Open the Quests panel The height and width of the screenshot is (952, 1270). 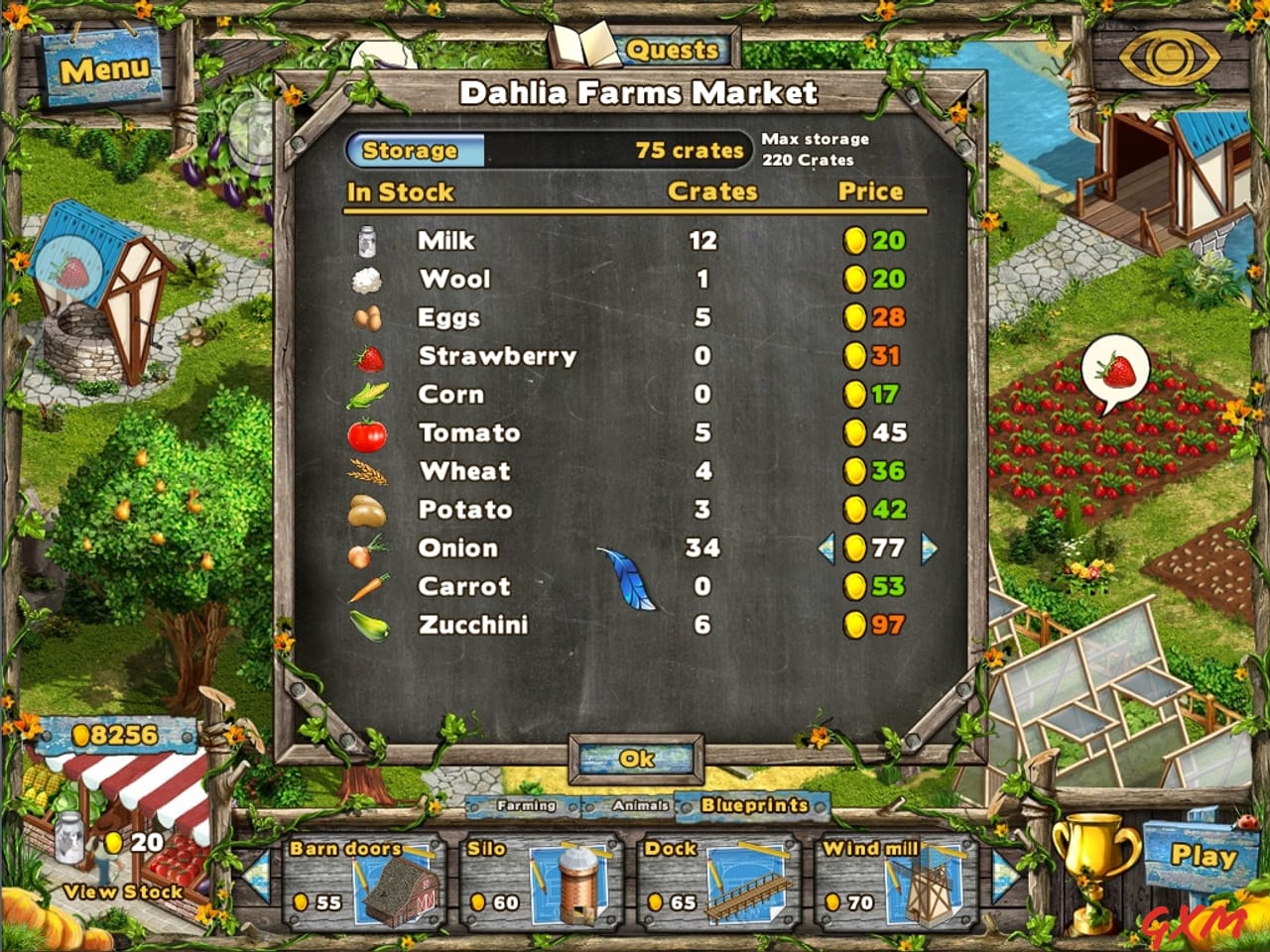[675, 50]
